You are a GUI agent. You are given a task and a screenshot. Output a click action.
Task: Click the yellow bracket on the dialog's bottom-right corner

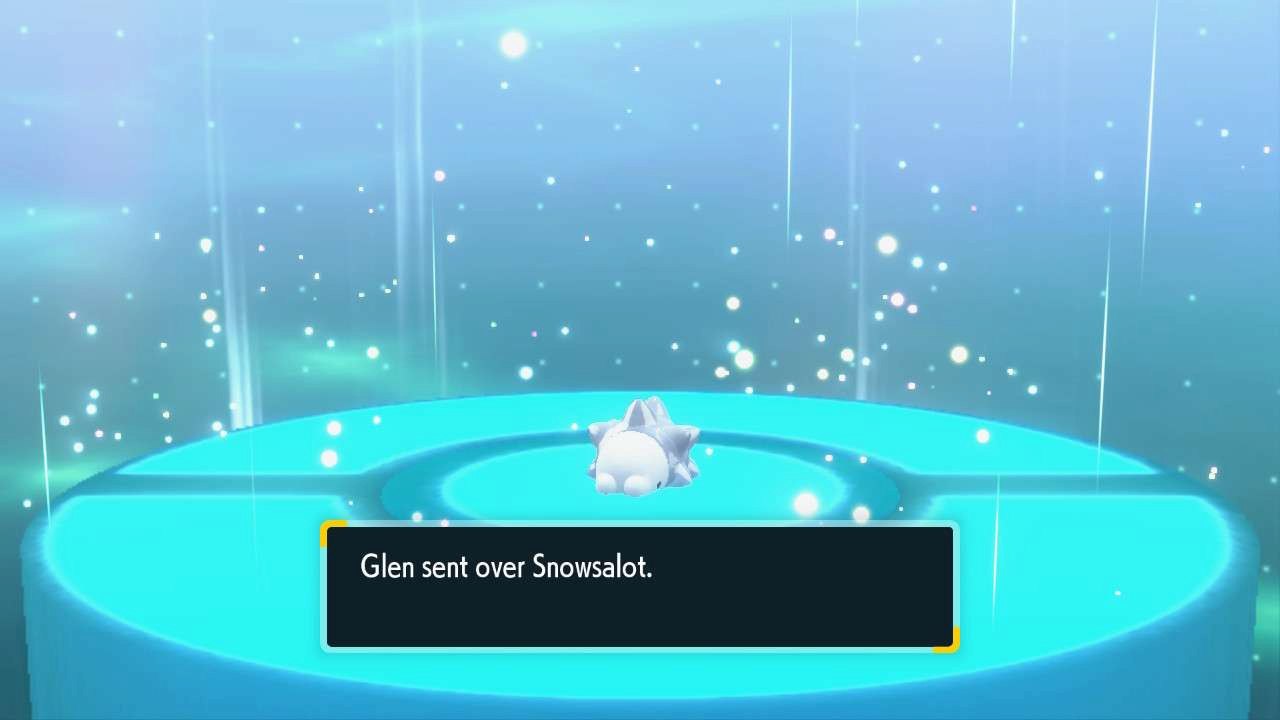(x=952, y=646)
